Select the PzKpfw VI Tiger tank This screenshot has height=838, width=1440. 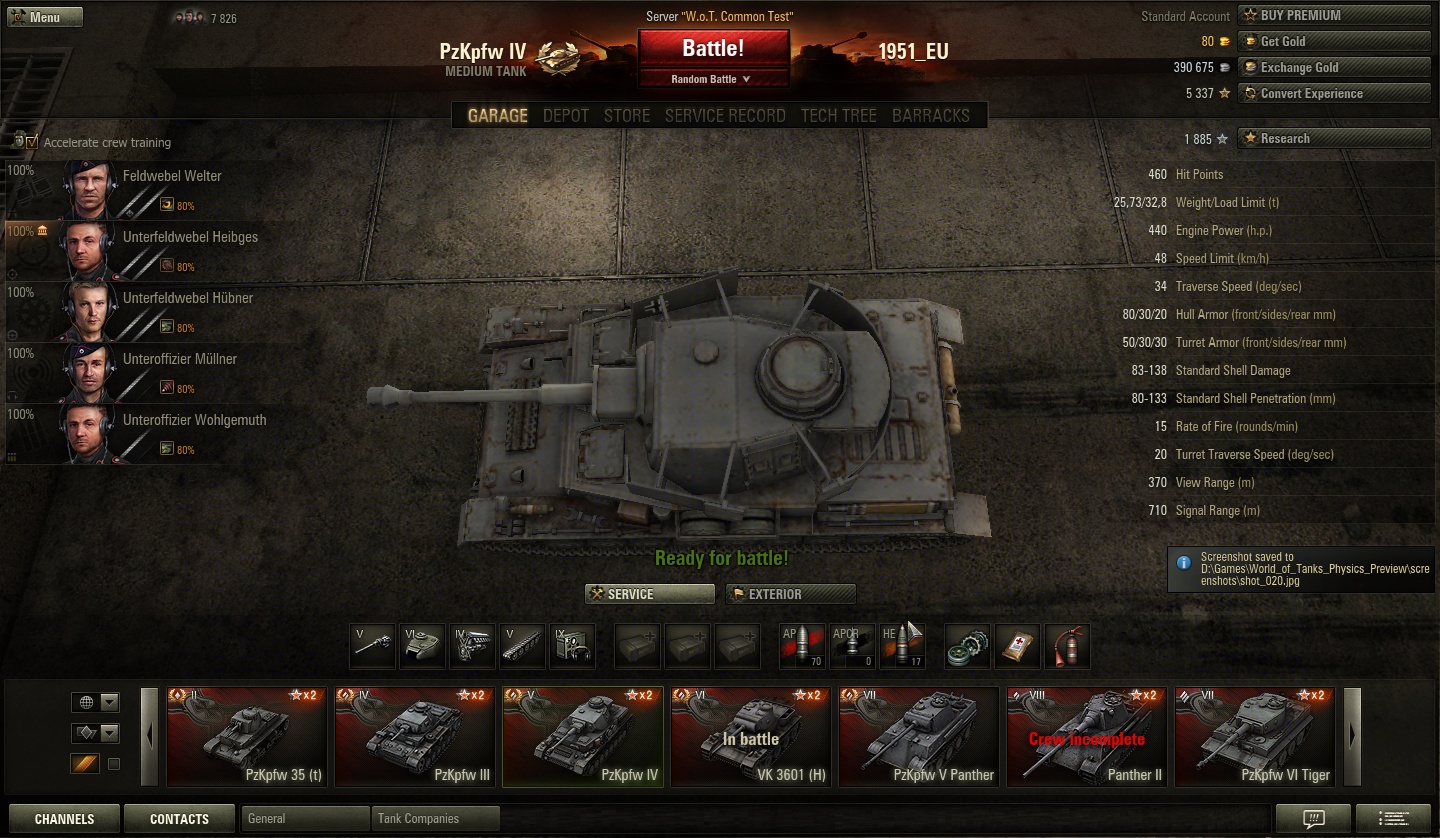[1255, 736]
